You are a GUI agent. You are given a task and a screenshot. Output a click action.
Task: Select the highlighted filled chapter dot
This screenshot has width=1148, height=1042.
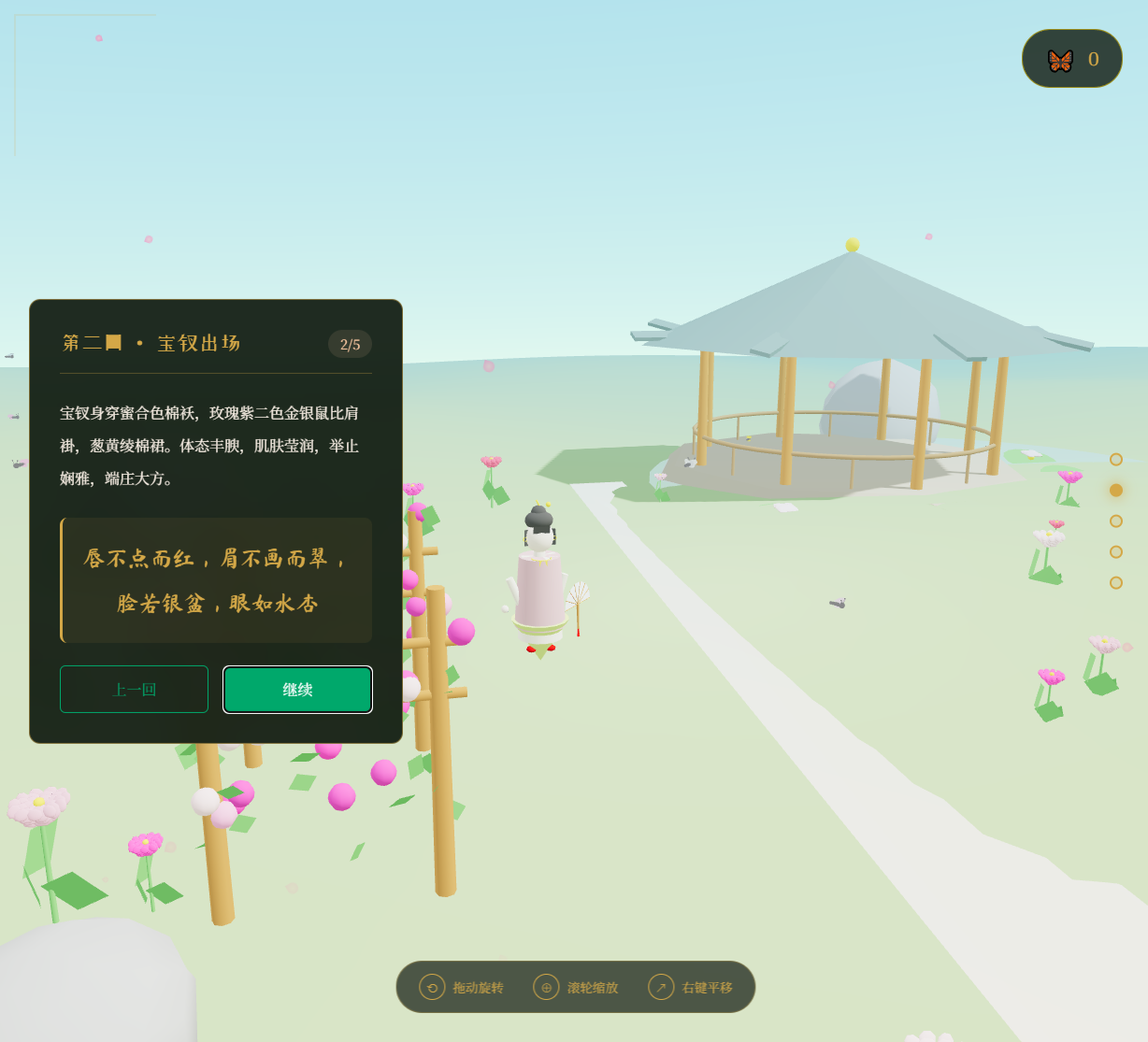(1116, 491)
